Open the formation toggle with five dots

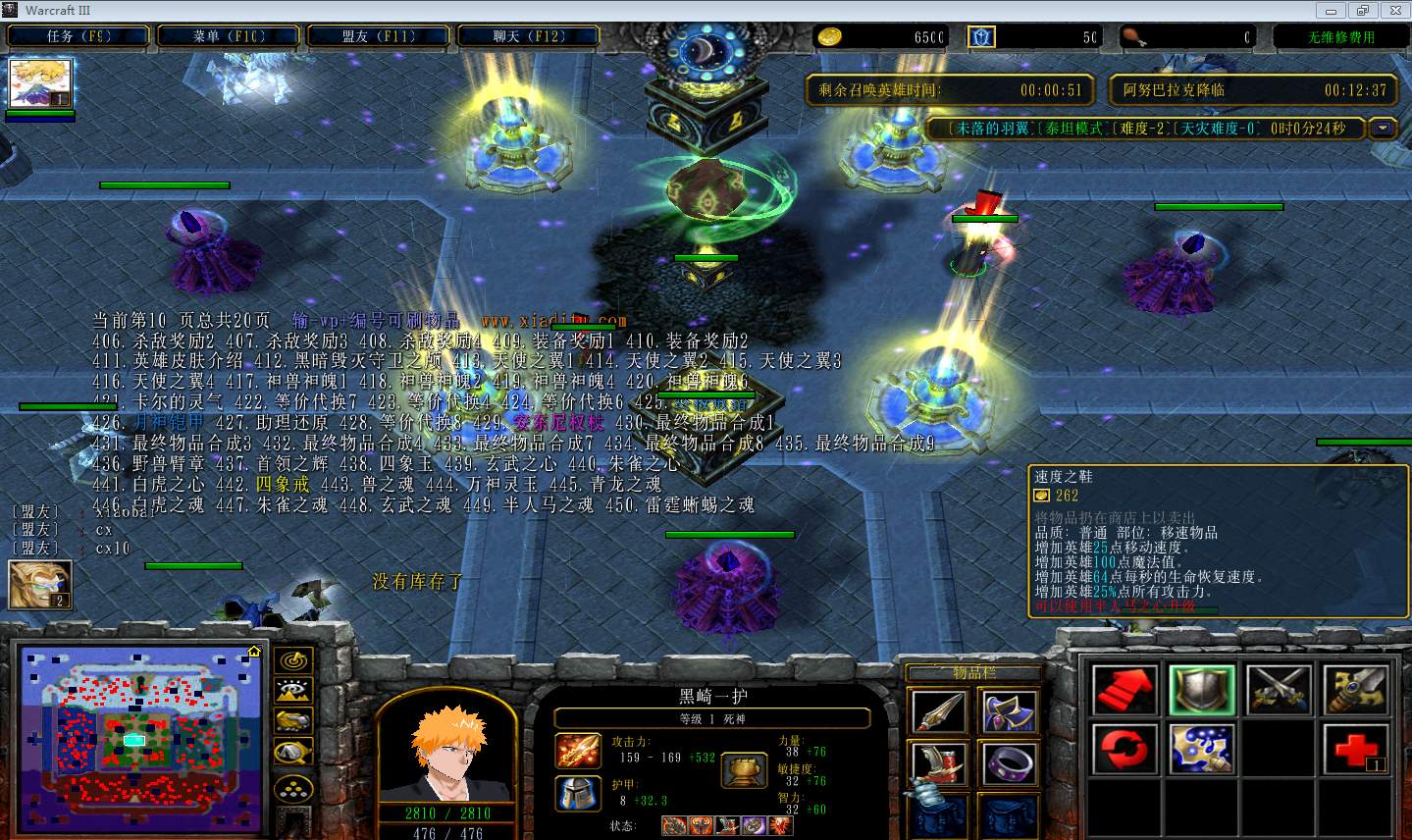[293, 787]
